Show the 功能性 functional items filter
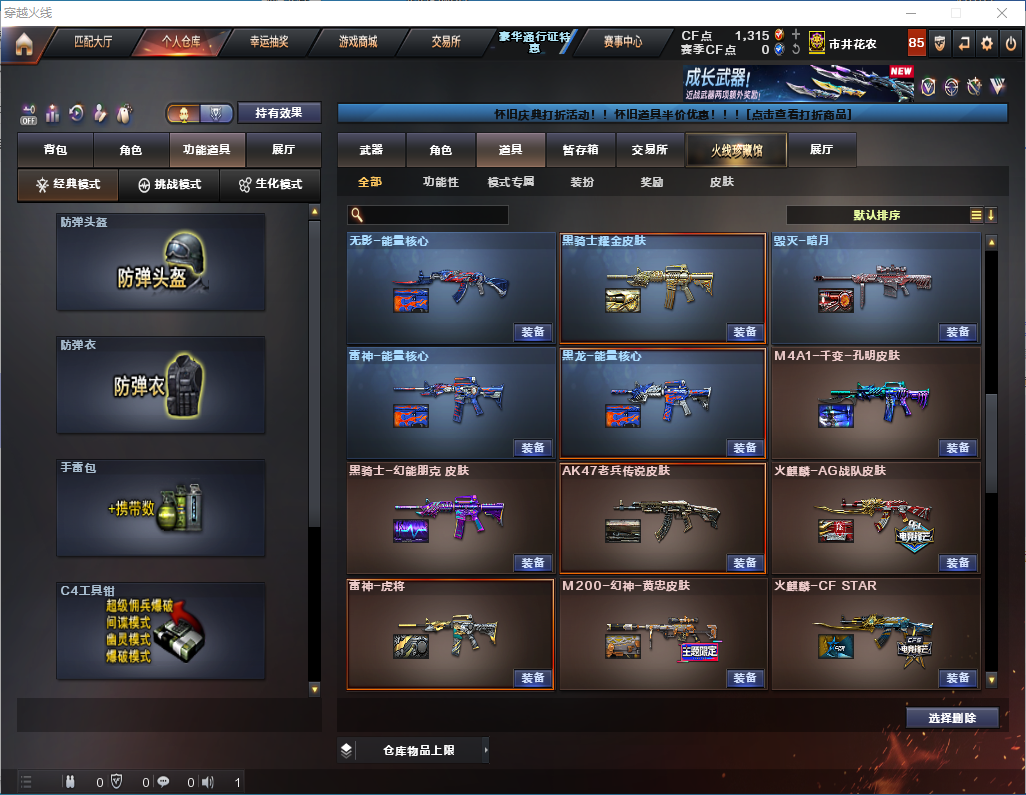This screenshot has height=795, width=1026. point(440,182)
